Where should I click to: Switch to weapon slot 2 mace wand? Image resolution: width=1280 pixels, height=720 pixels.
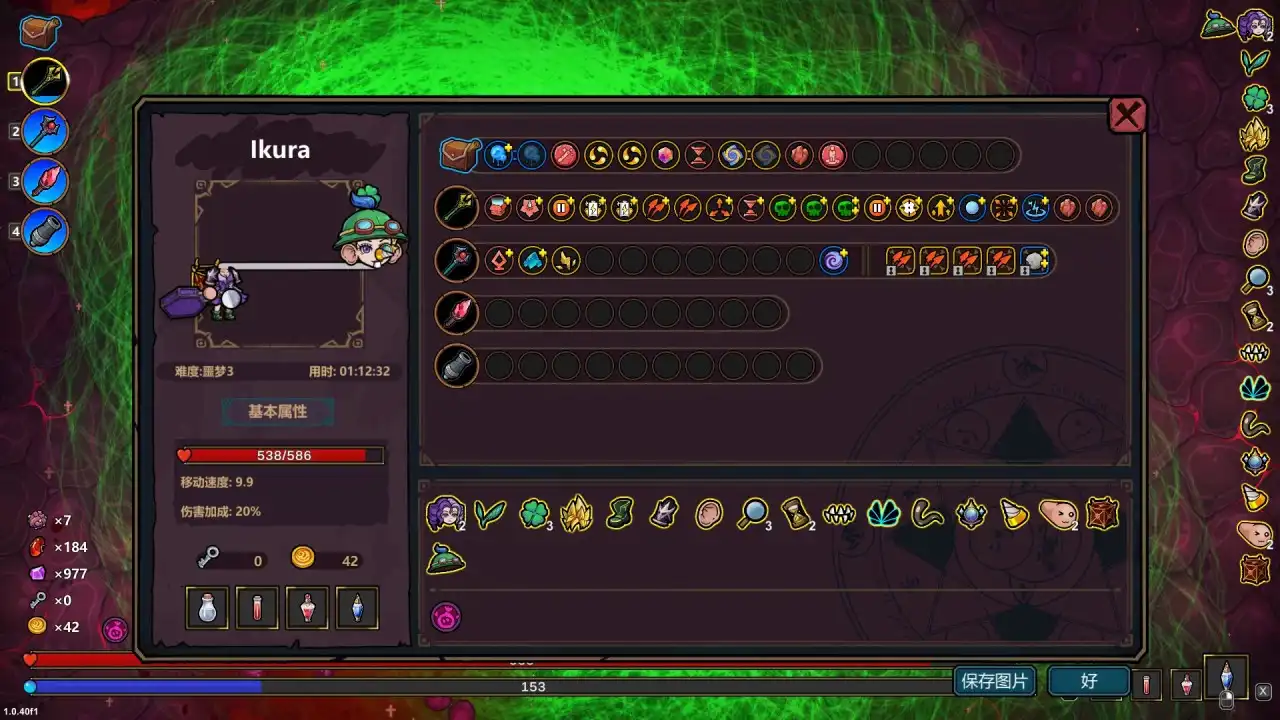[45, 131]
